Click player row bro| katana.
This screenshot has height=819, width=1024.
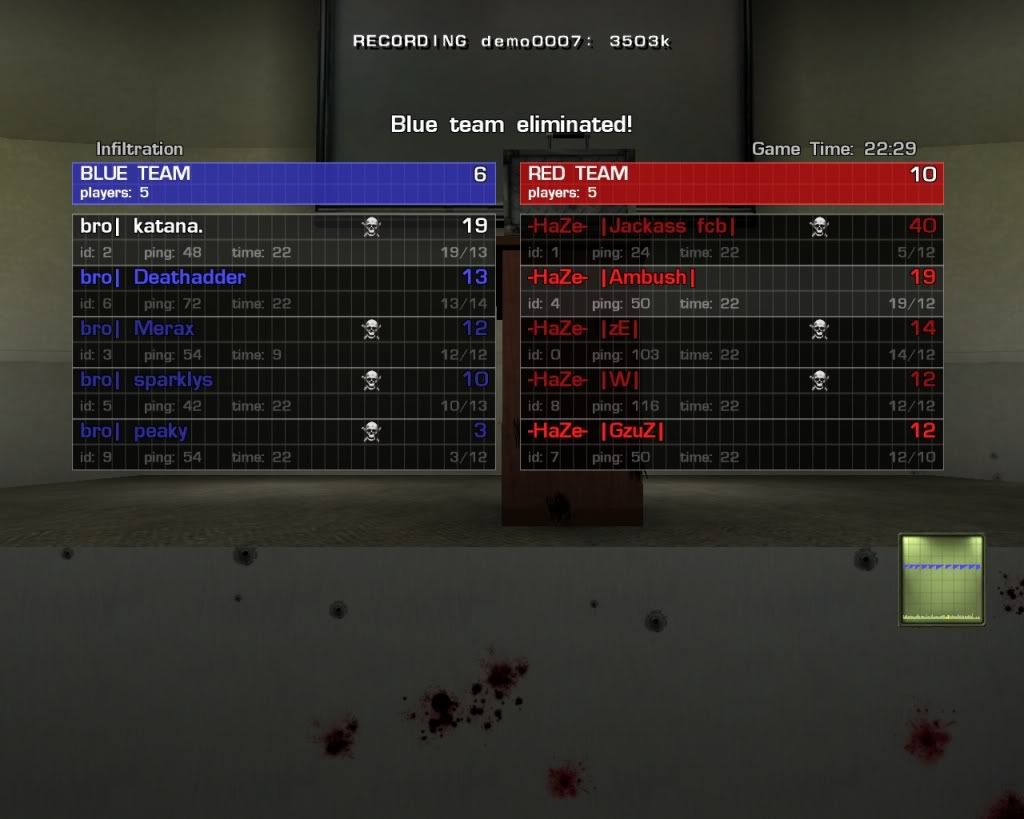click(x=283, y=239)
